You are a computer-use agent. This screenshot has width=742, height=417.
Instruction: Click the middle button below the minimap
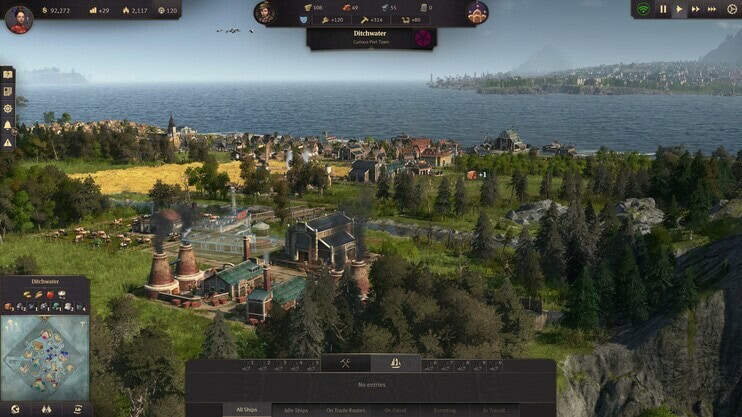tap(45, 409)
